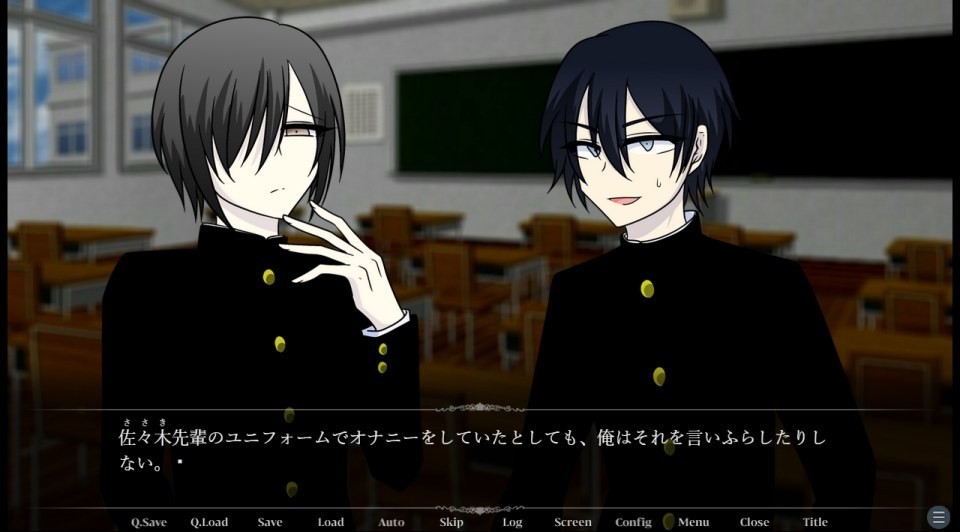
Task: Open the Load screen
Action: pos(331,522)
